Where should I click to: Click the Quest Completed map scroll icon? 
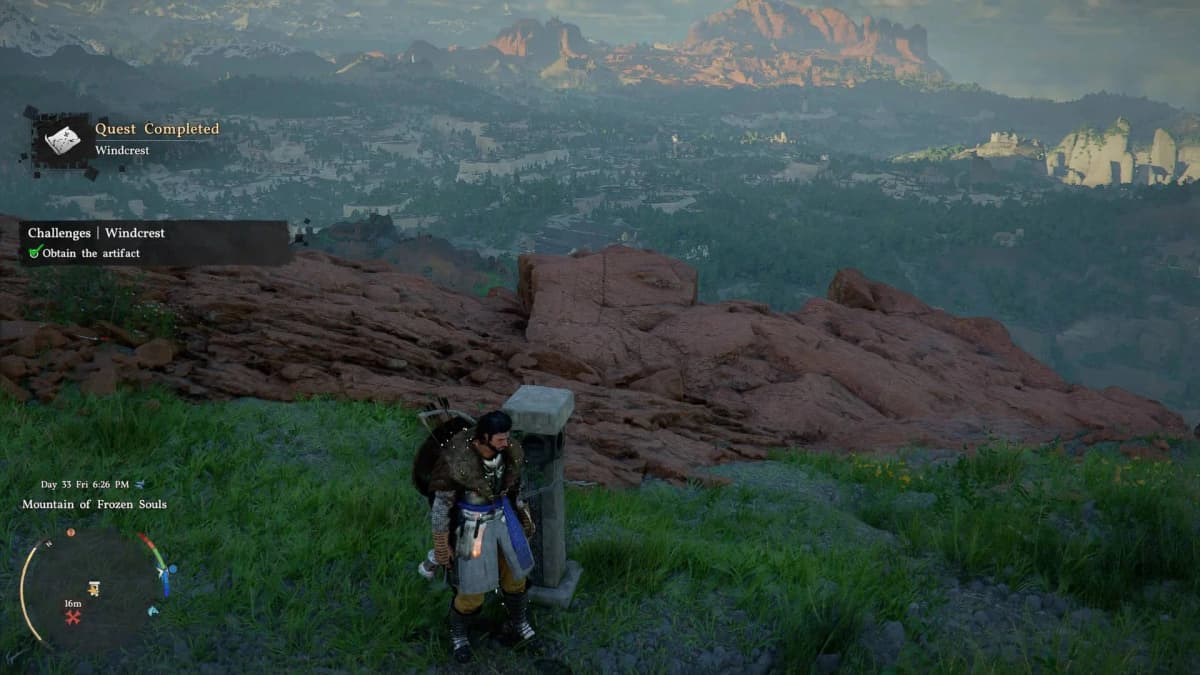pyautogui.click(x=62, y=140)
